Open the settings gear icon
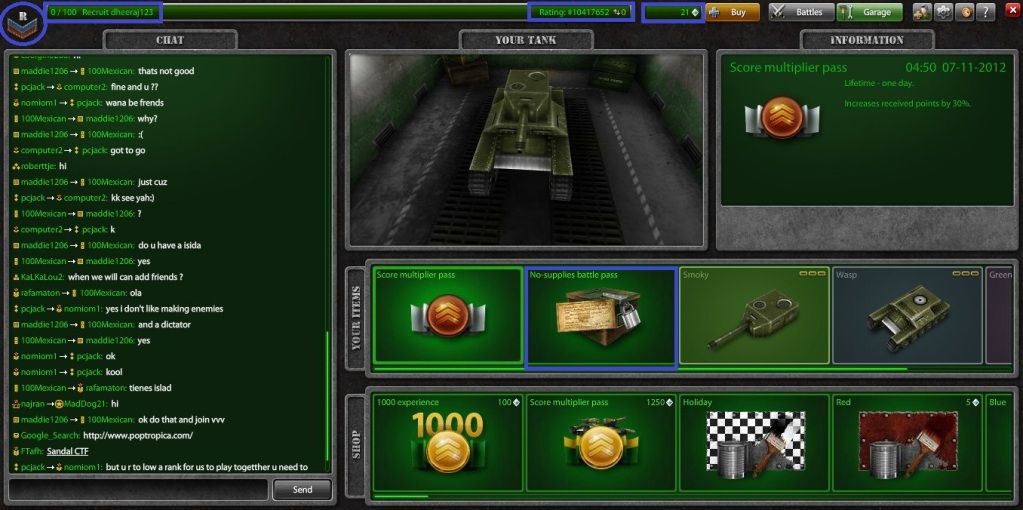 pyautogui.click(x=942, y=12)
